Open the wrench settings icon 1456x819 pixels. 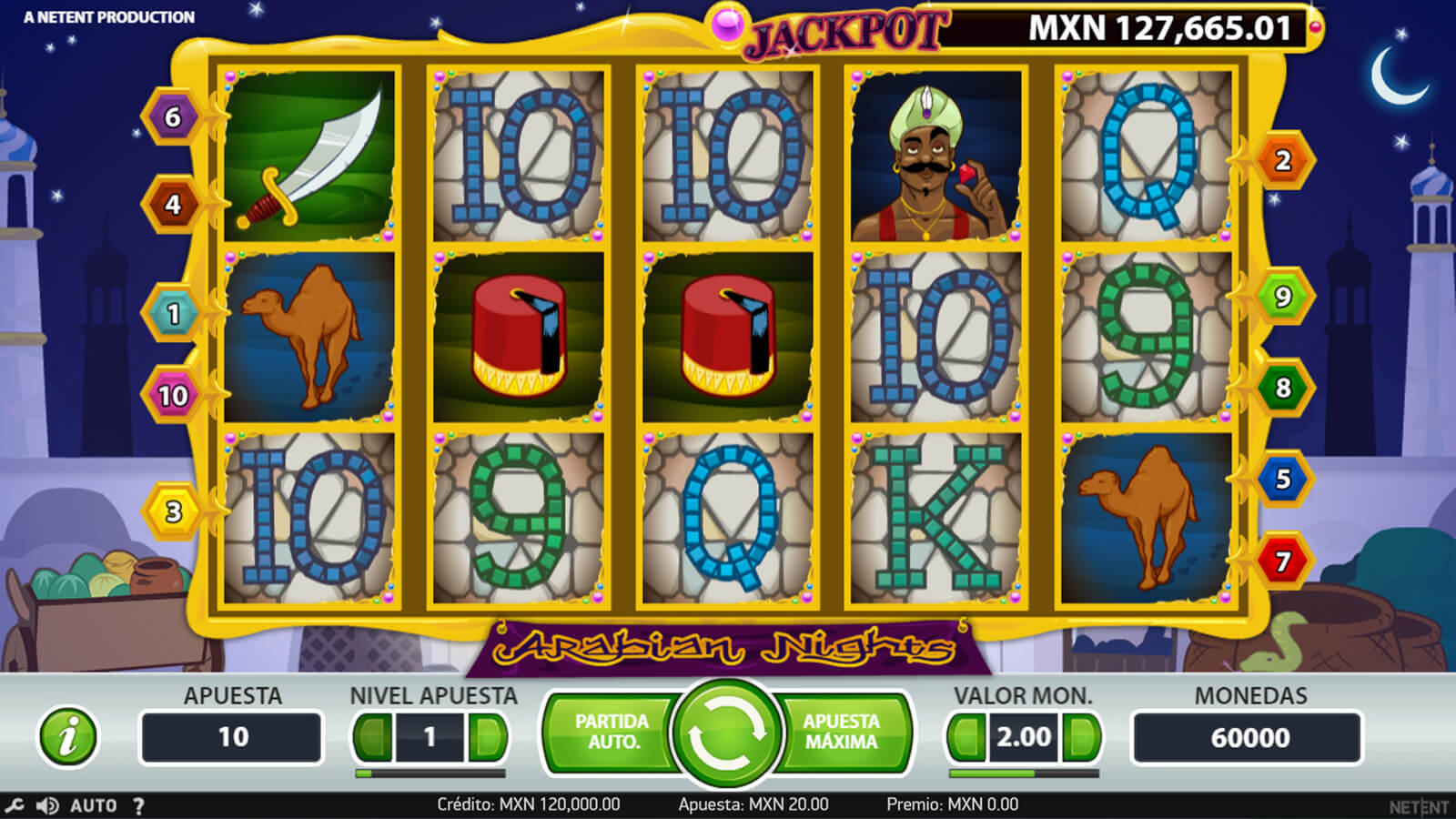[15, 805]
